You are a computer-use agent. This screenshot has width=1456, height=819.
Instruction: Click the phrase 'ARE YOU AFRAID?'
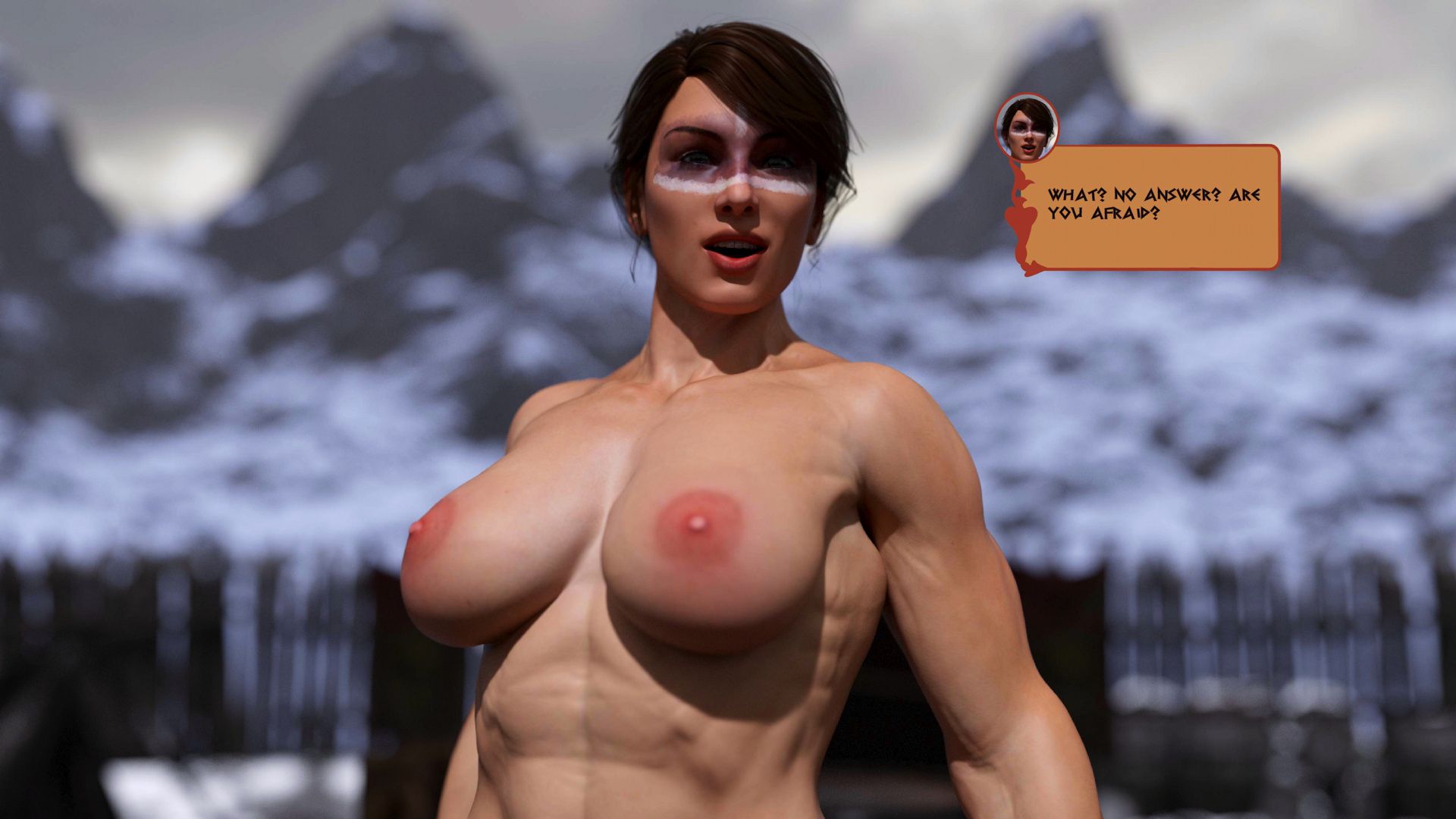[1115, 205]
